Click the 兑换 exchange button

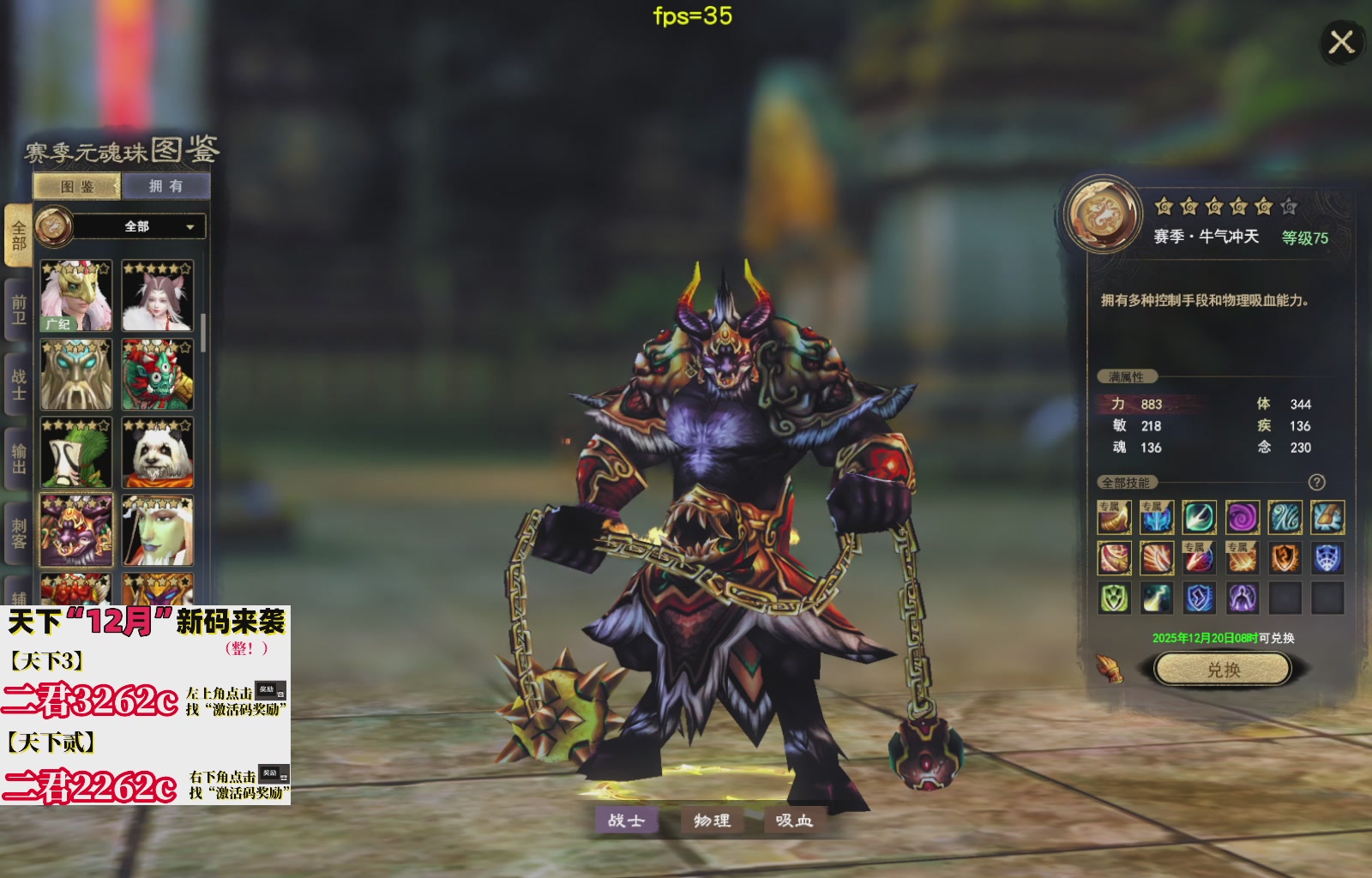pos(1223,670)
